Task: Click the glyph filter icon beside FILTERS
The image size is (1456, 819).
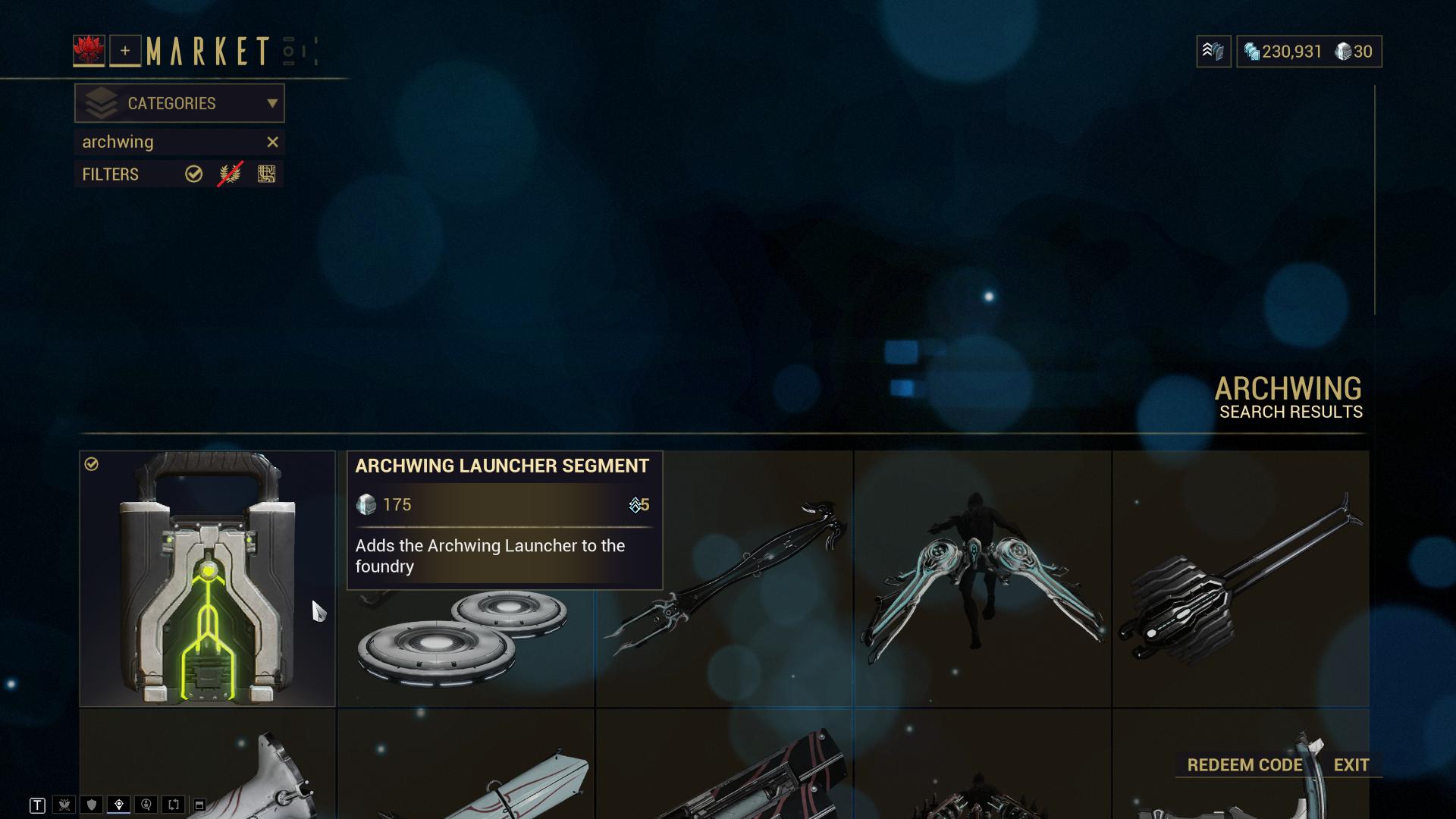Action: pos(265,174)
